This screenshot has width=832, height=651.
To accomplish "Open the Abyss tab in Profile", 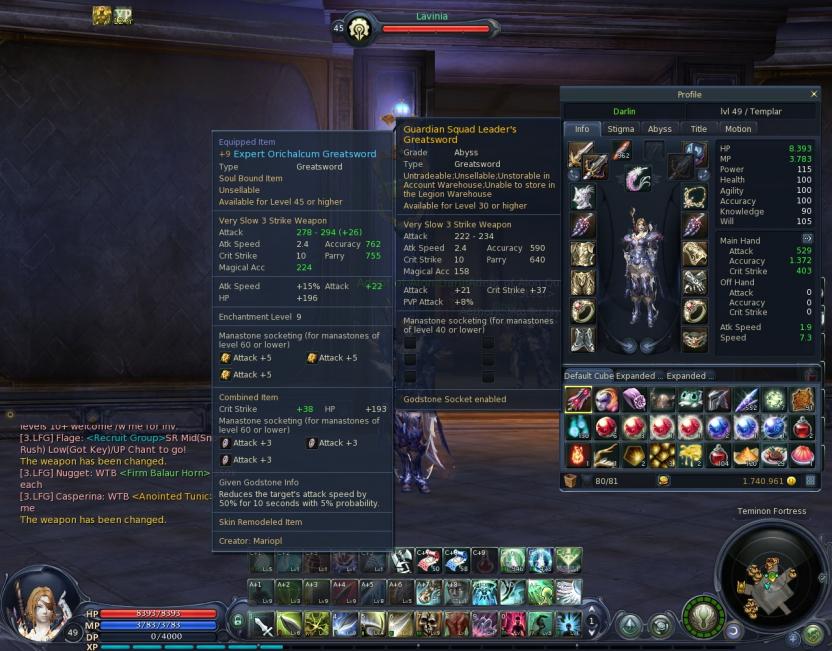I will [660, 129].
